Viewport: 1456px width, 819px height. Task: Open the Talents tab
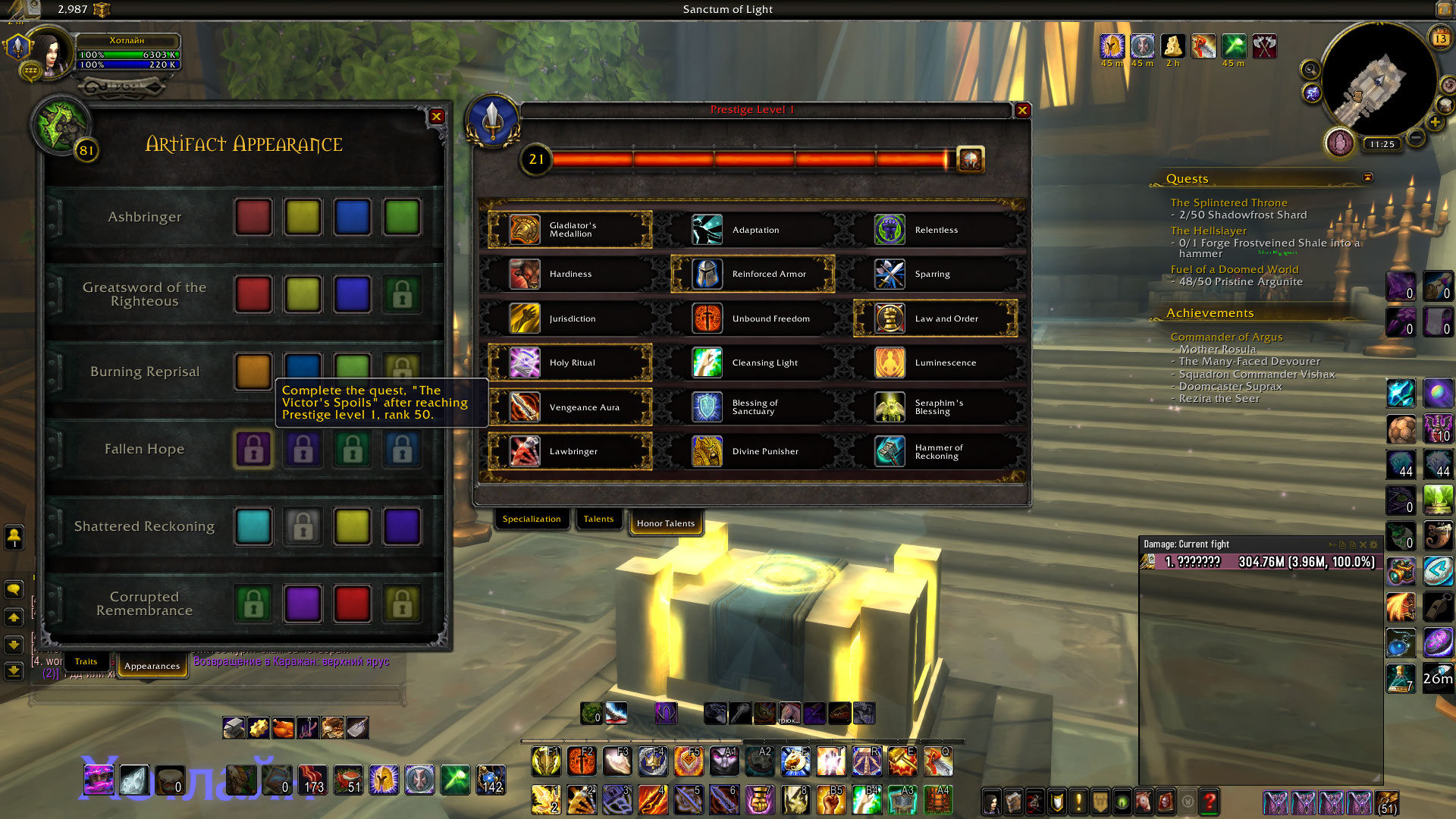point(598,519)
